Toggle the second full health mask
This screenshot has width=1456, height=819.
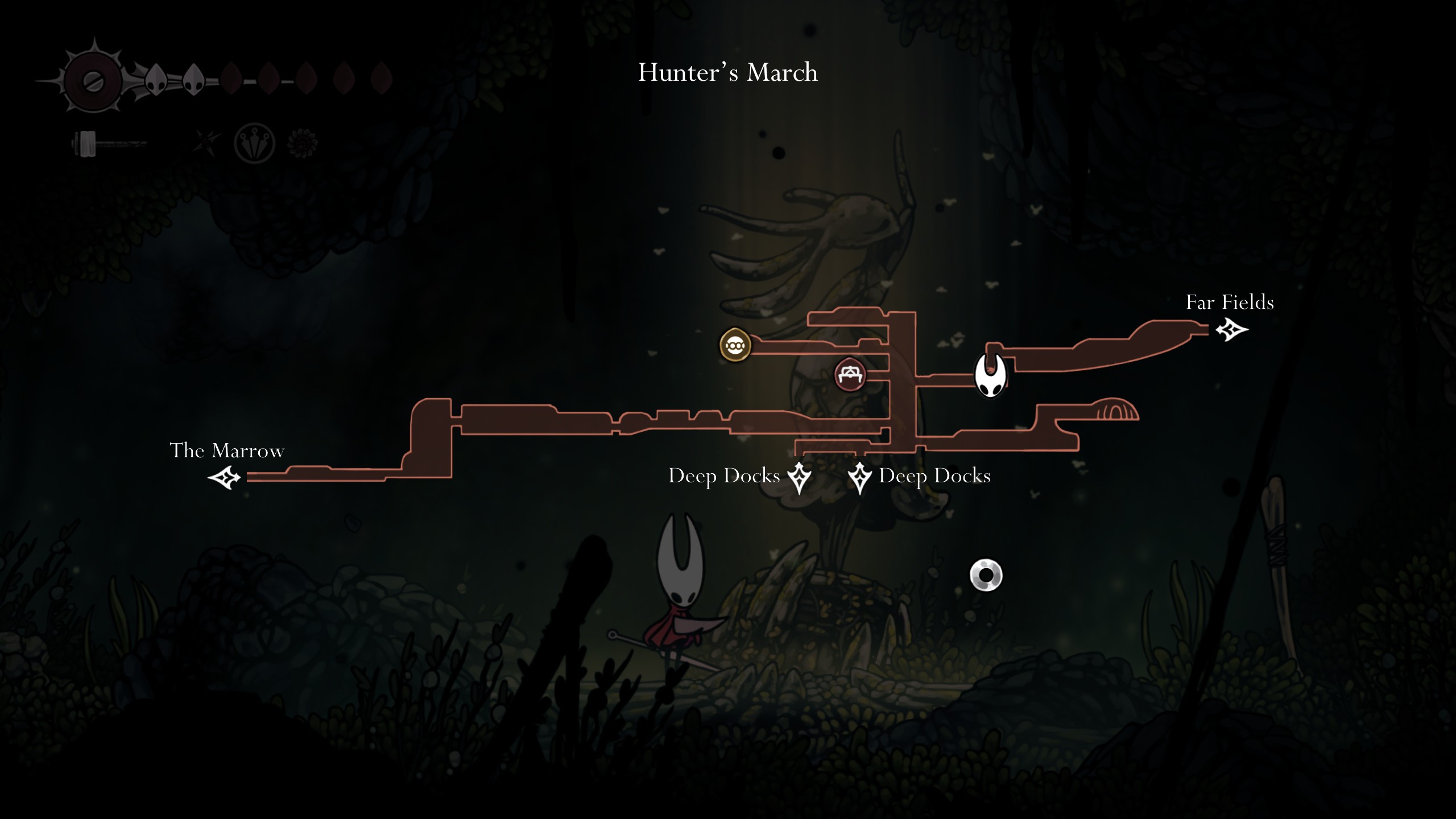[x=194, y=80]
